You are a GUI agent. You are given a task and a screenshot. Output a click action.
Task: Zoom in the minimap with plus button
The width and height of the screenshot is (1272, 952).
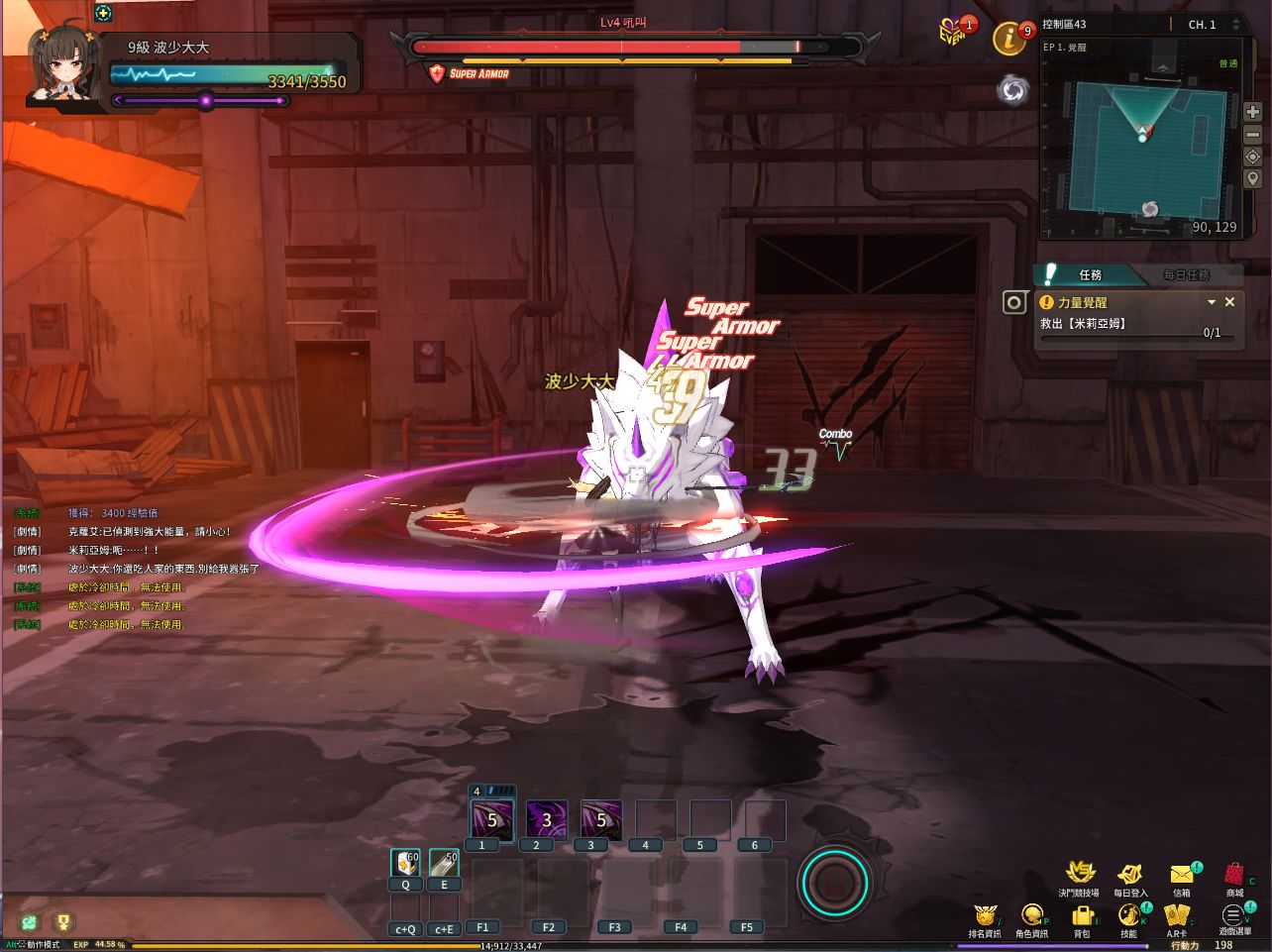1253,112
